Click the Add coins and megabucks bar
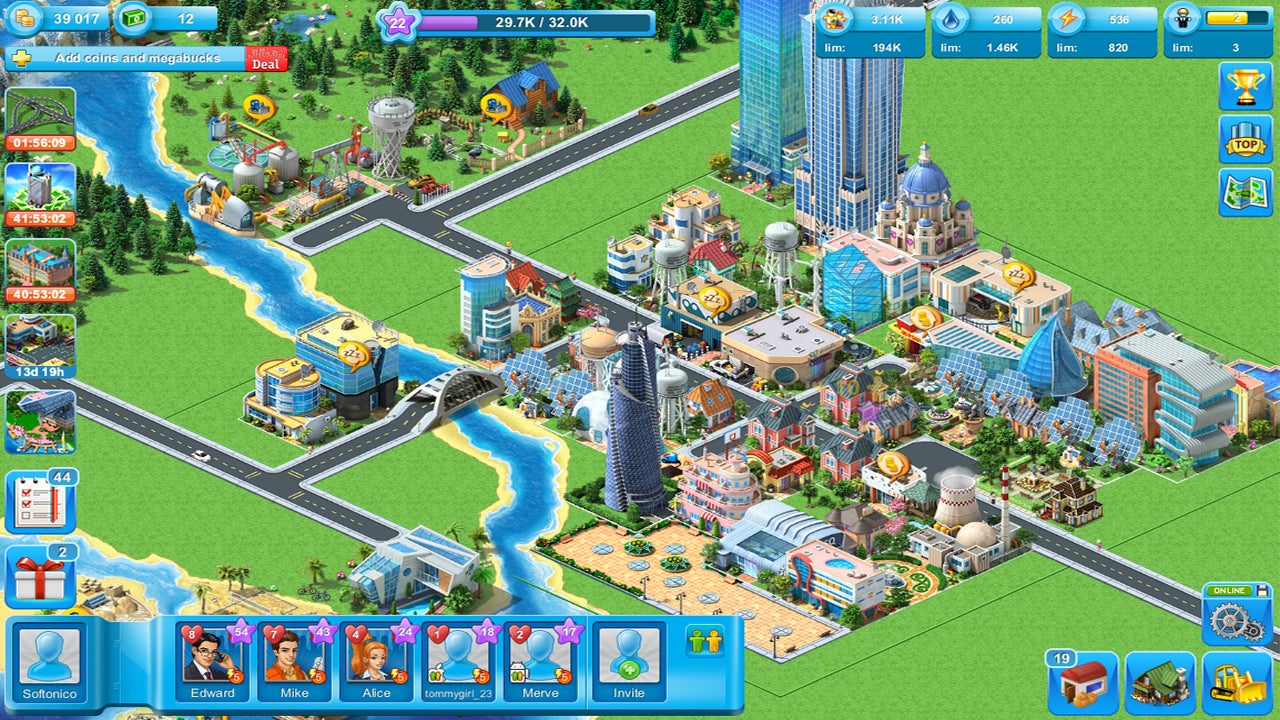This screenshot has width=1280, height=720. (135, 58)
